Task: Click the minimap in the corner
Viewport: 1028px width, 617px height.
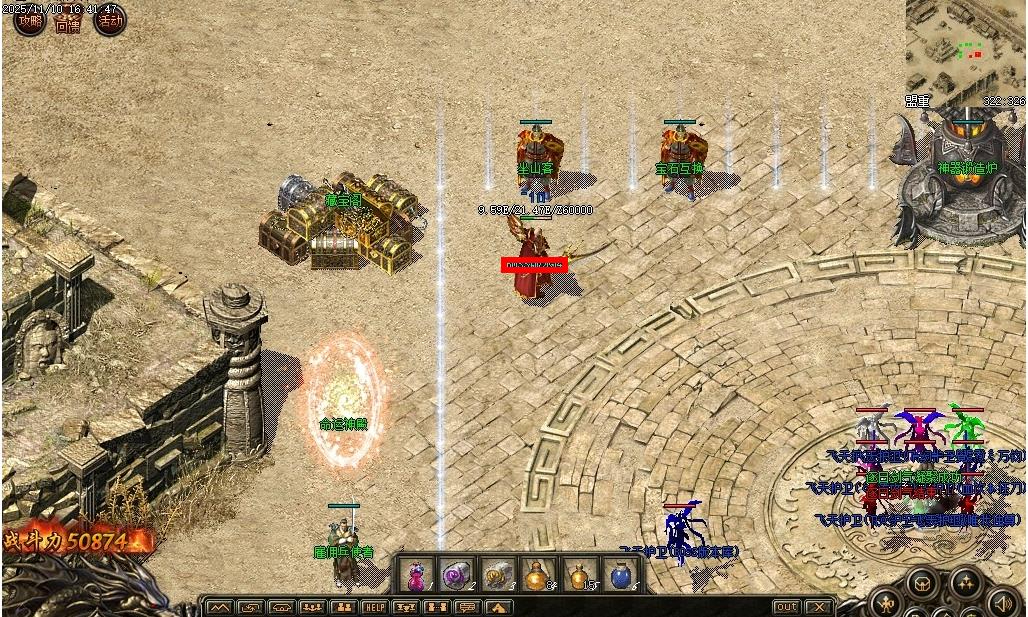Action: click(964, 46)
